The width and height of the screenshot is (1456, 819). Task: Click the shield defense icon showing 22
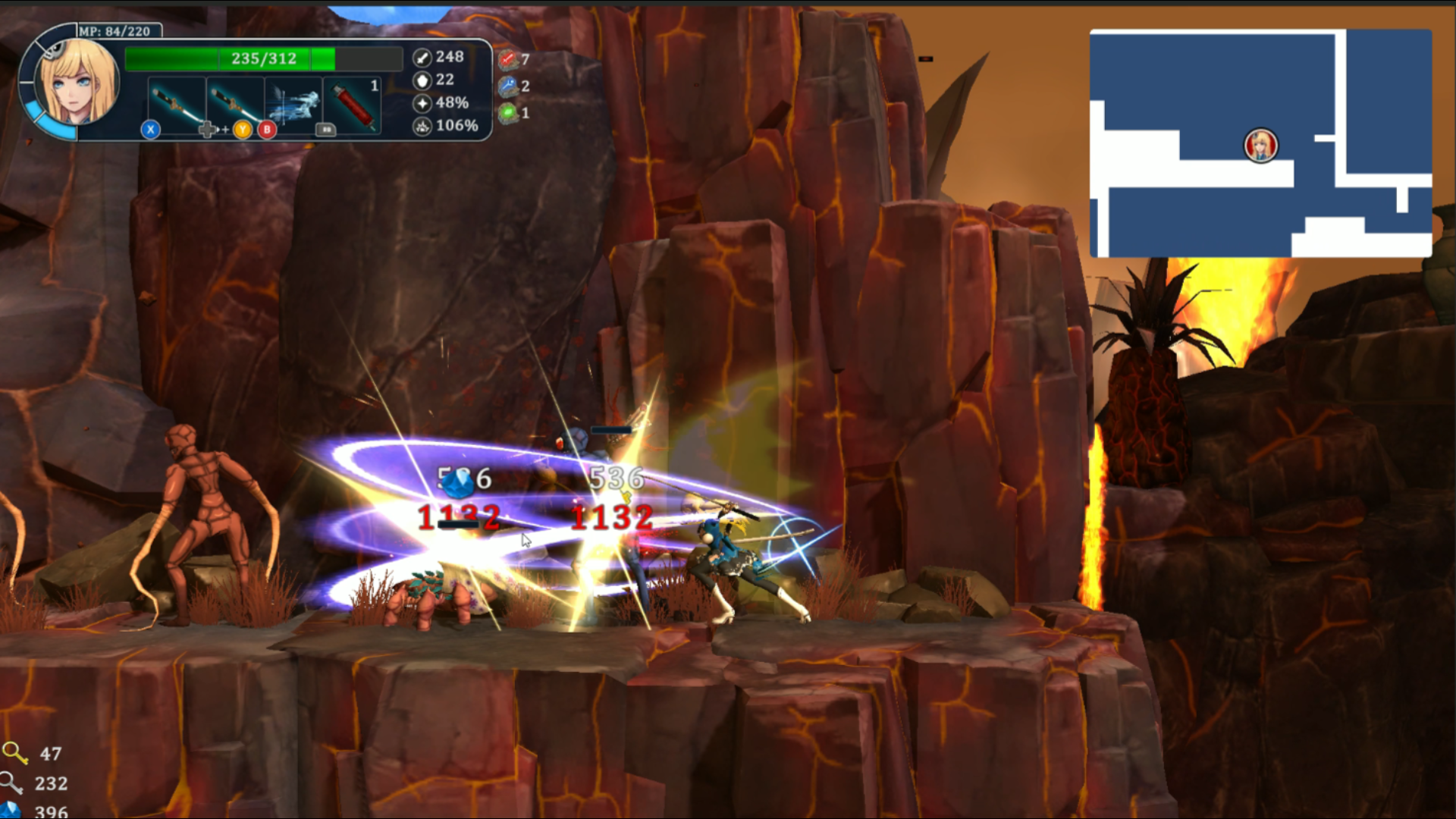(x=422, y=80)
